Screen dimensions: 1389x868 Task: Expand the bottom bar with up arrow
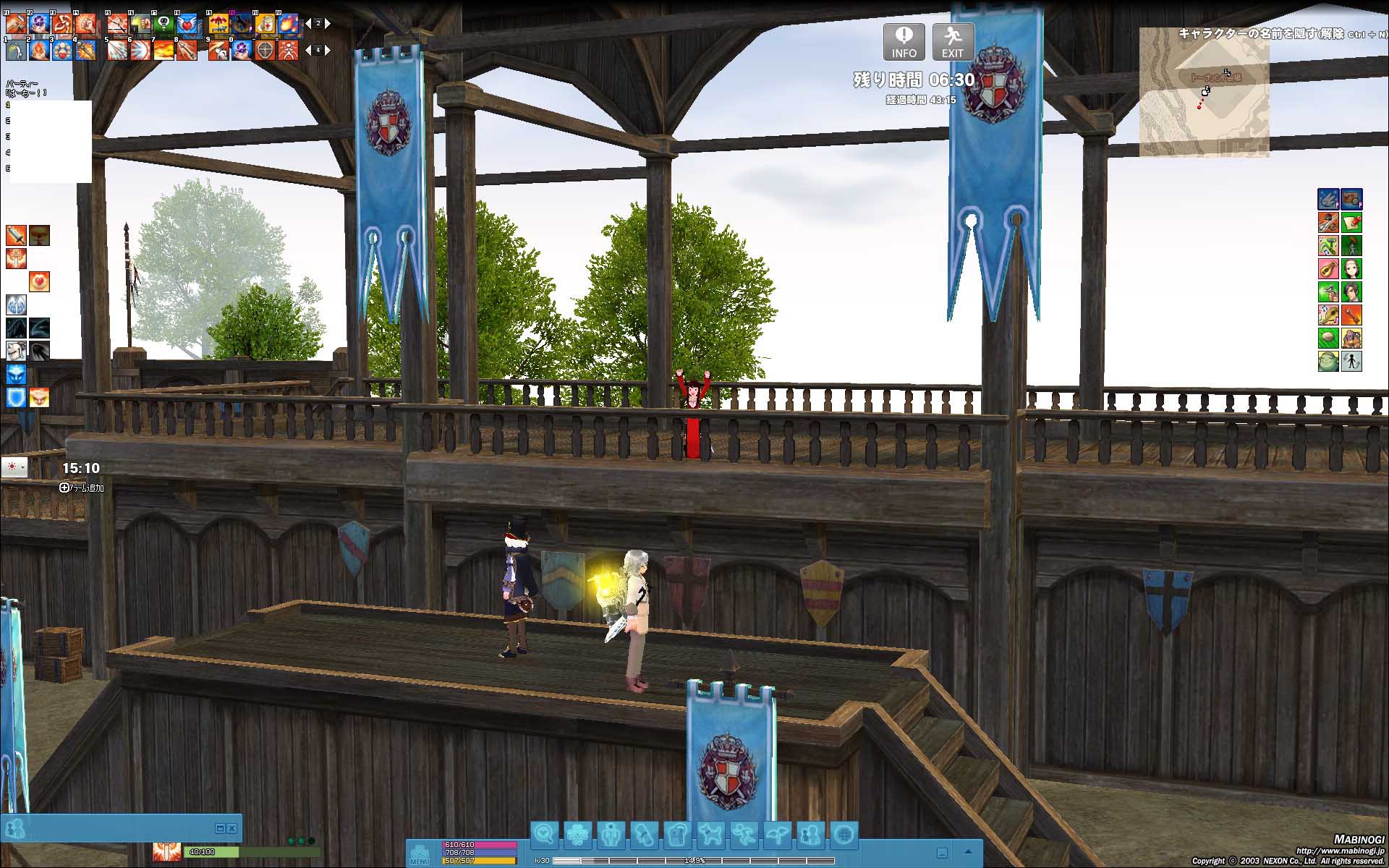968,852
